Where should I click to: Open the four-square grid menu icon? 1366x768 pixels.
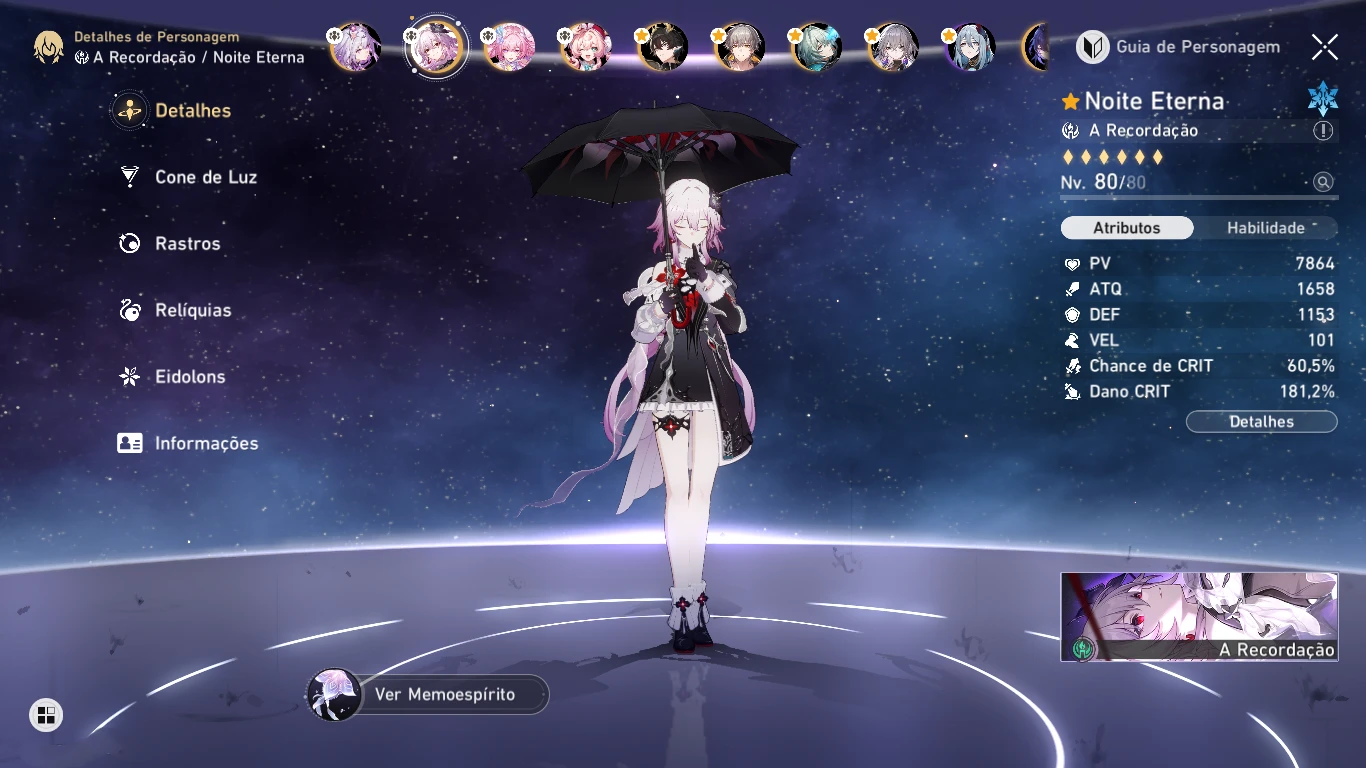45,714
